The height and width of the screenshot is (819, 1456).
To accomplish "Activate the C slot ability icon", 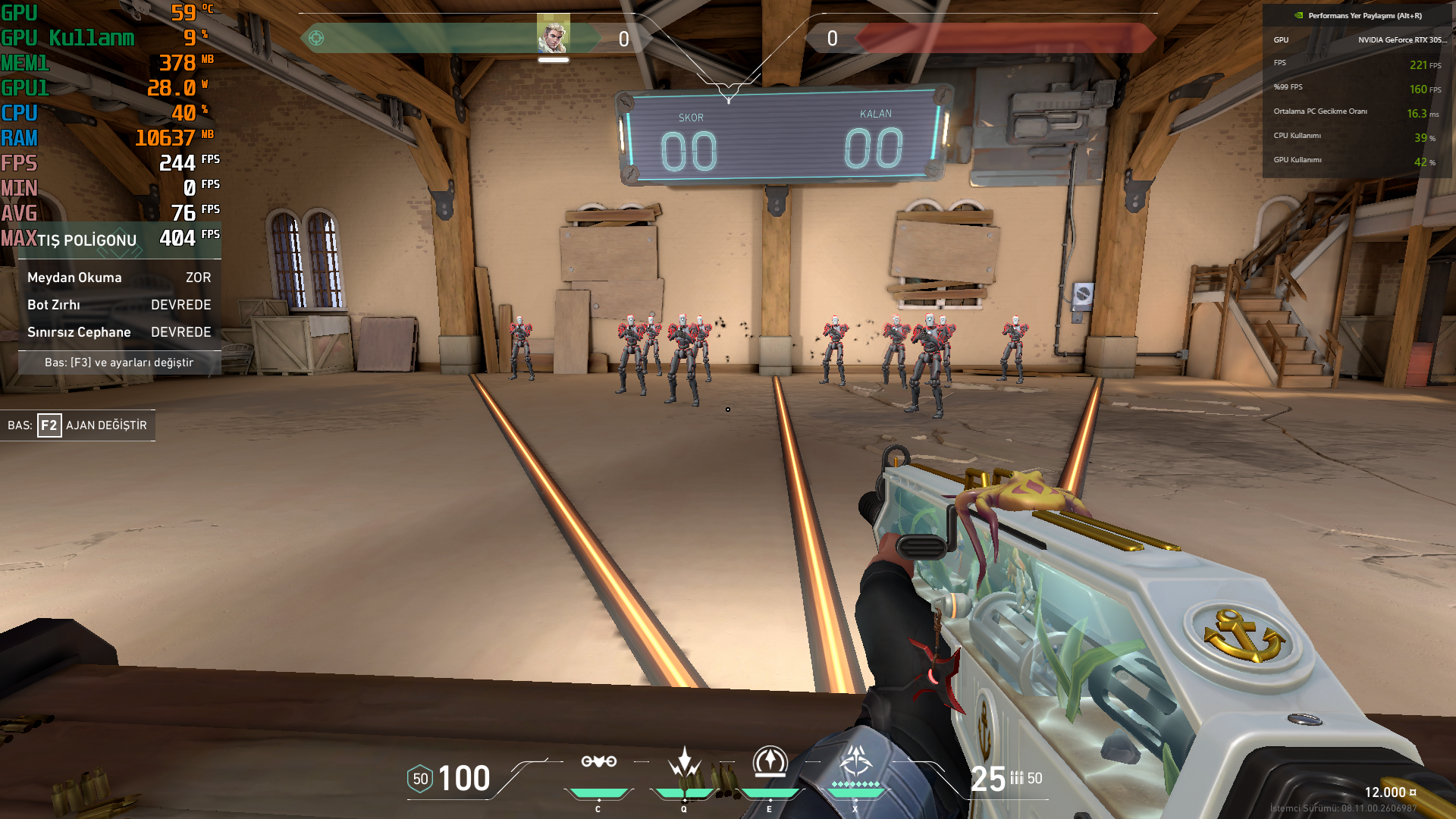I will coord(598,761).
